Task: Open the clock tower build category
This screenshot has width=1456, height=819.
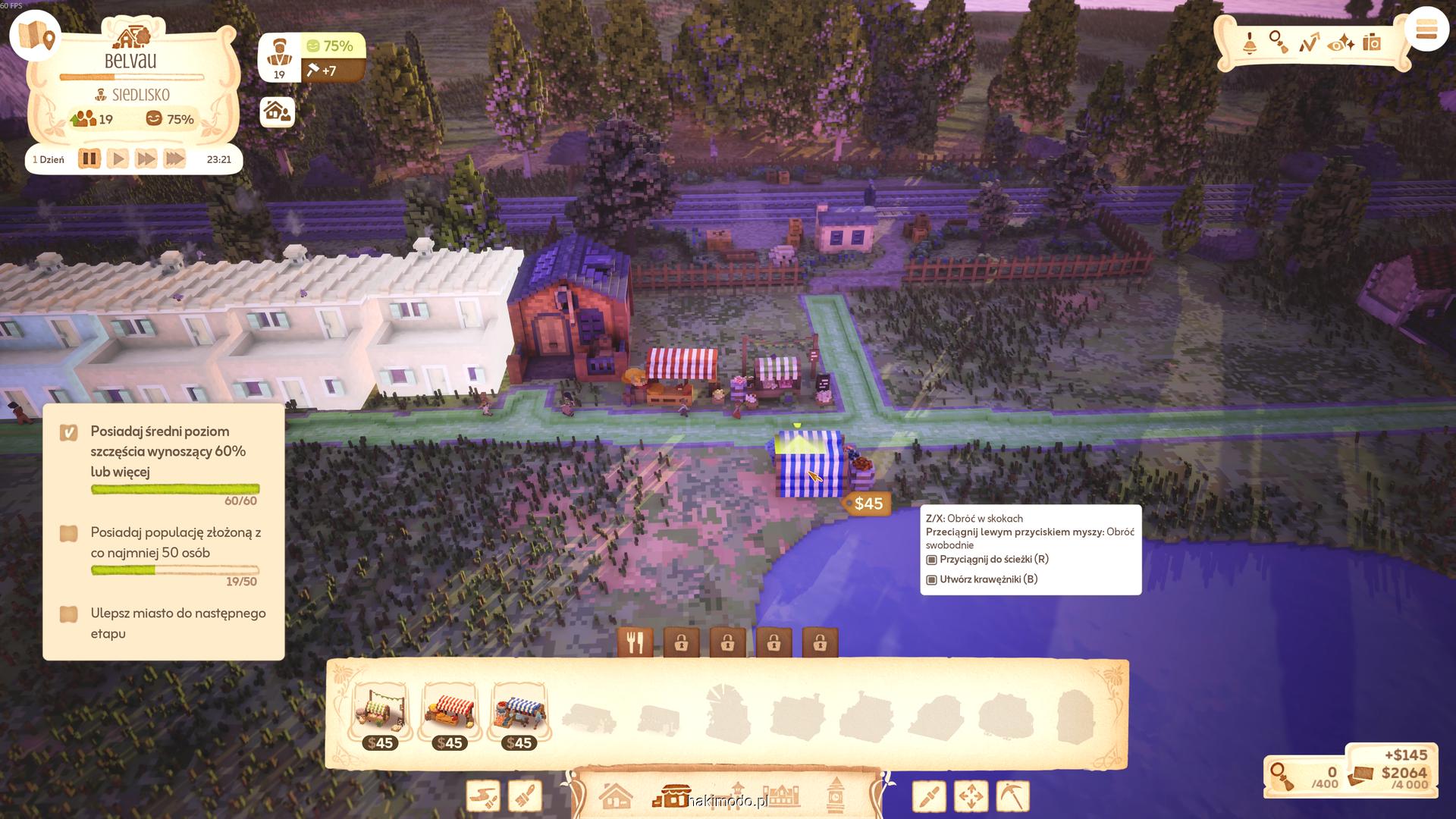Action: click(835, 795)
